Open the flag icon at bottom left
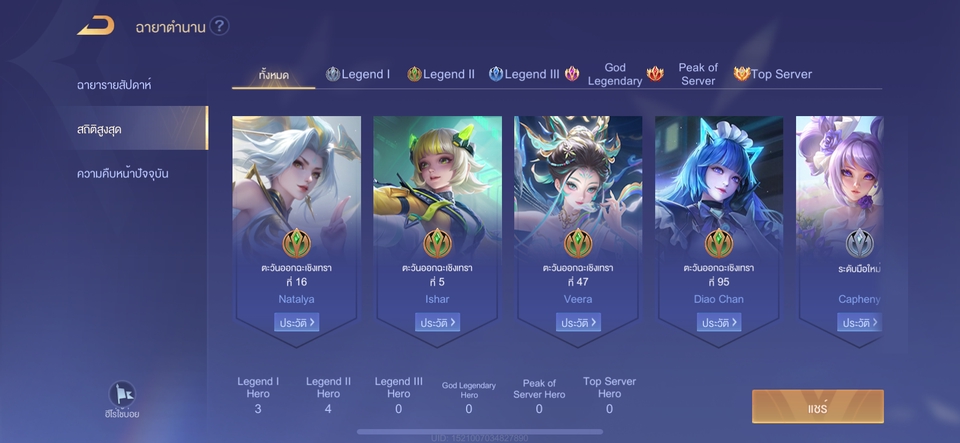The image size is (960, 443). (120, 395)
